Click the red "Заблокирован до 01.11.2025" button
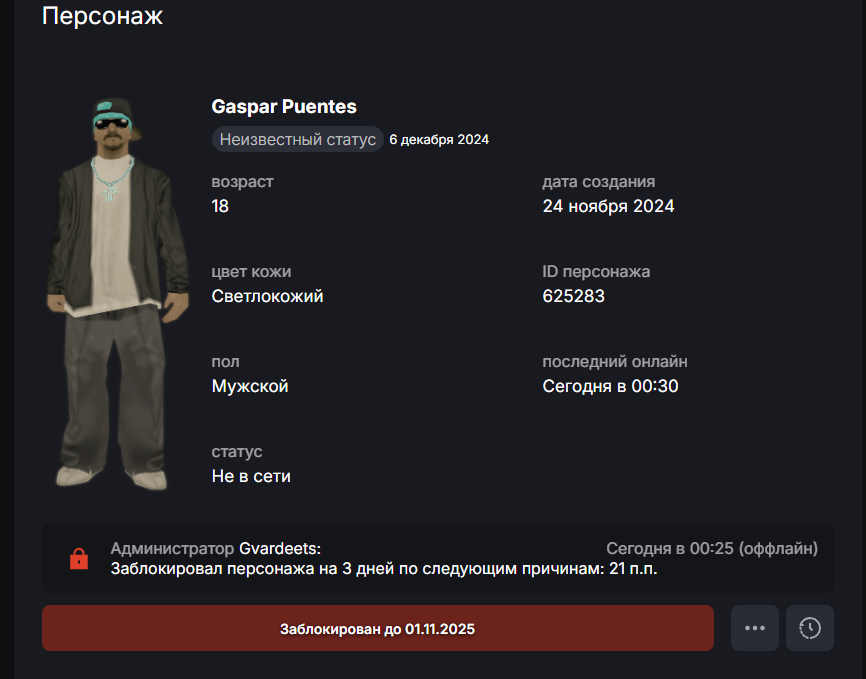The width and height of the screenshot is (866, 679). coord(377,628)
